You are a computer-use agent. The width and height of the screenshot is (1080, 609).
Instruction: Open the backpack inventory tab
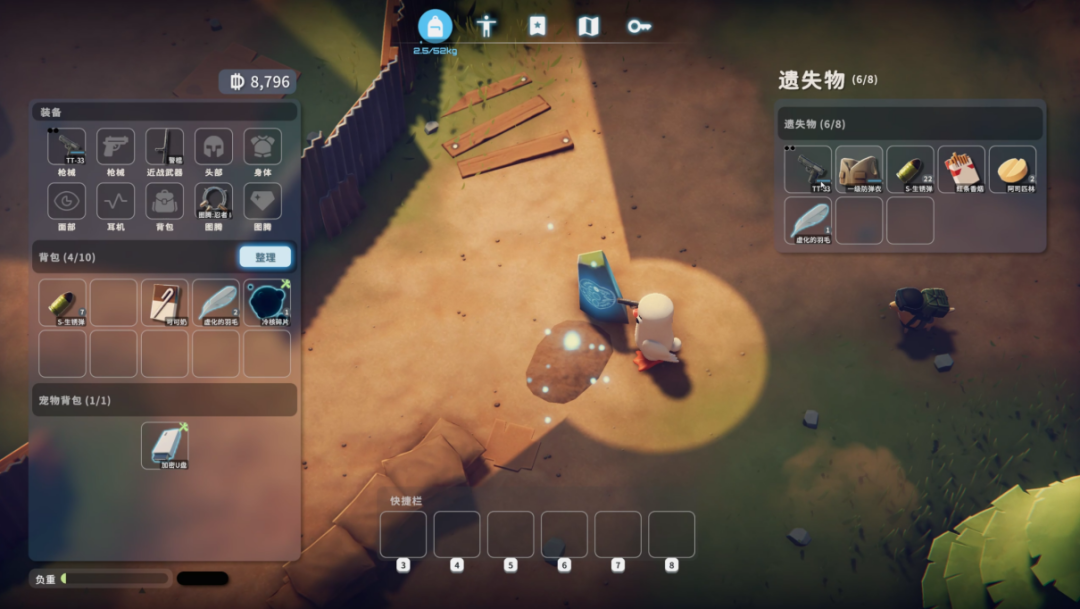[x=435, y=26]
